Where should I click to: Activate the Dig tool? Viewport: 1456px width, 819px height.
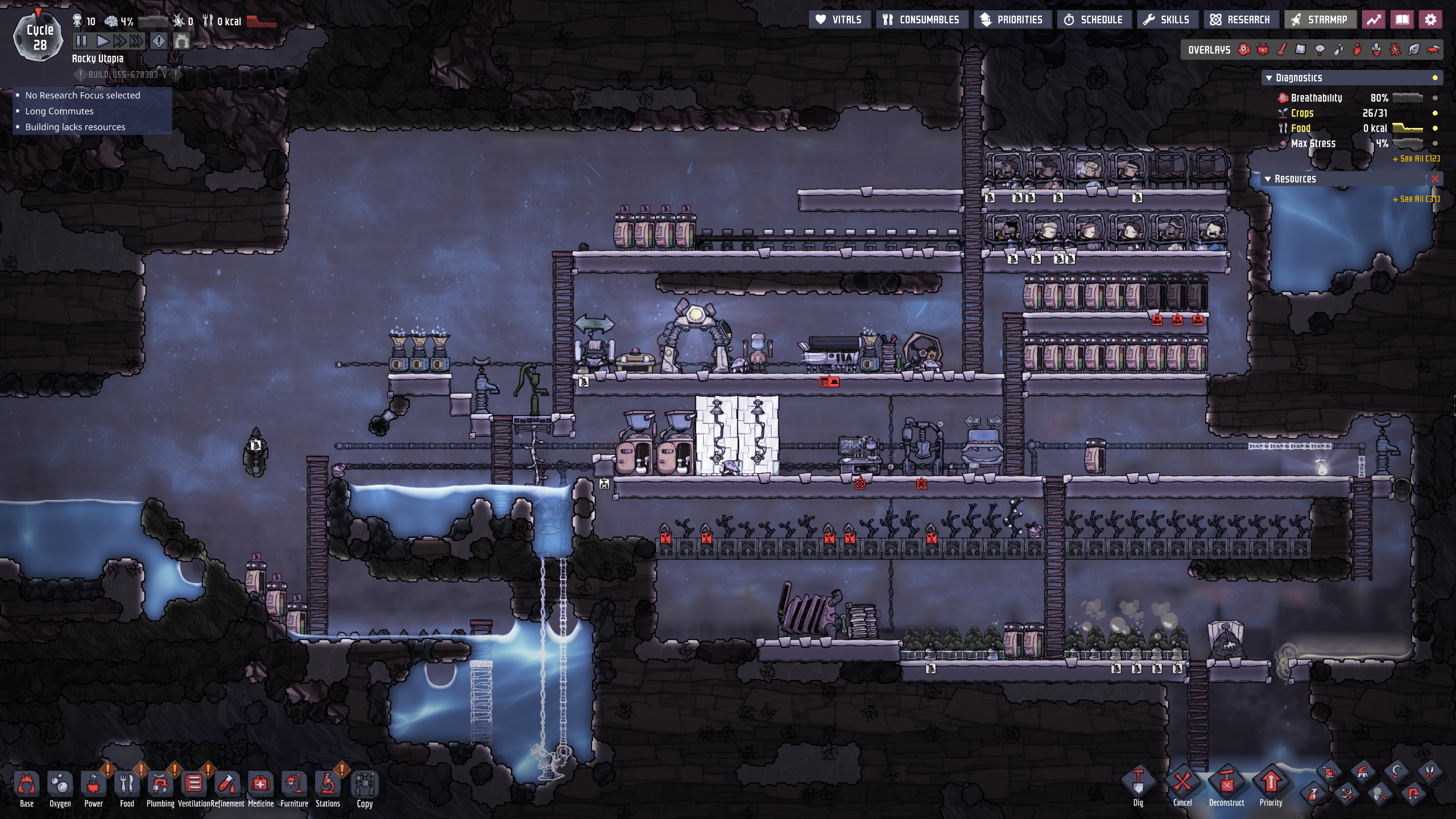pos(1138,785)
